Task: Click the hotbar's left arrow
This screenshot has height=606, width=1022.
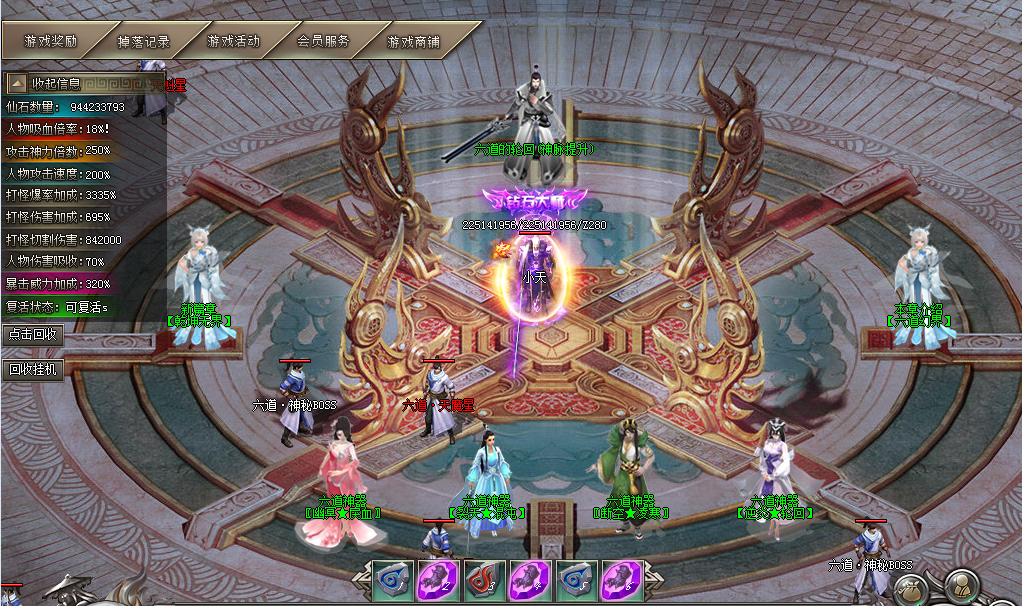Action: pos(362,581)
